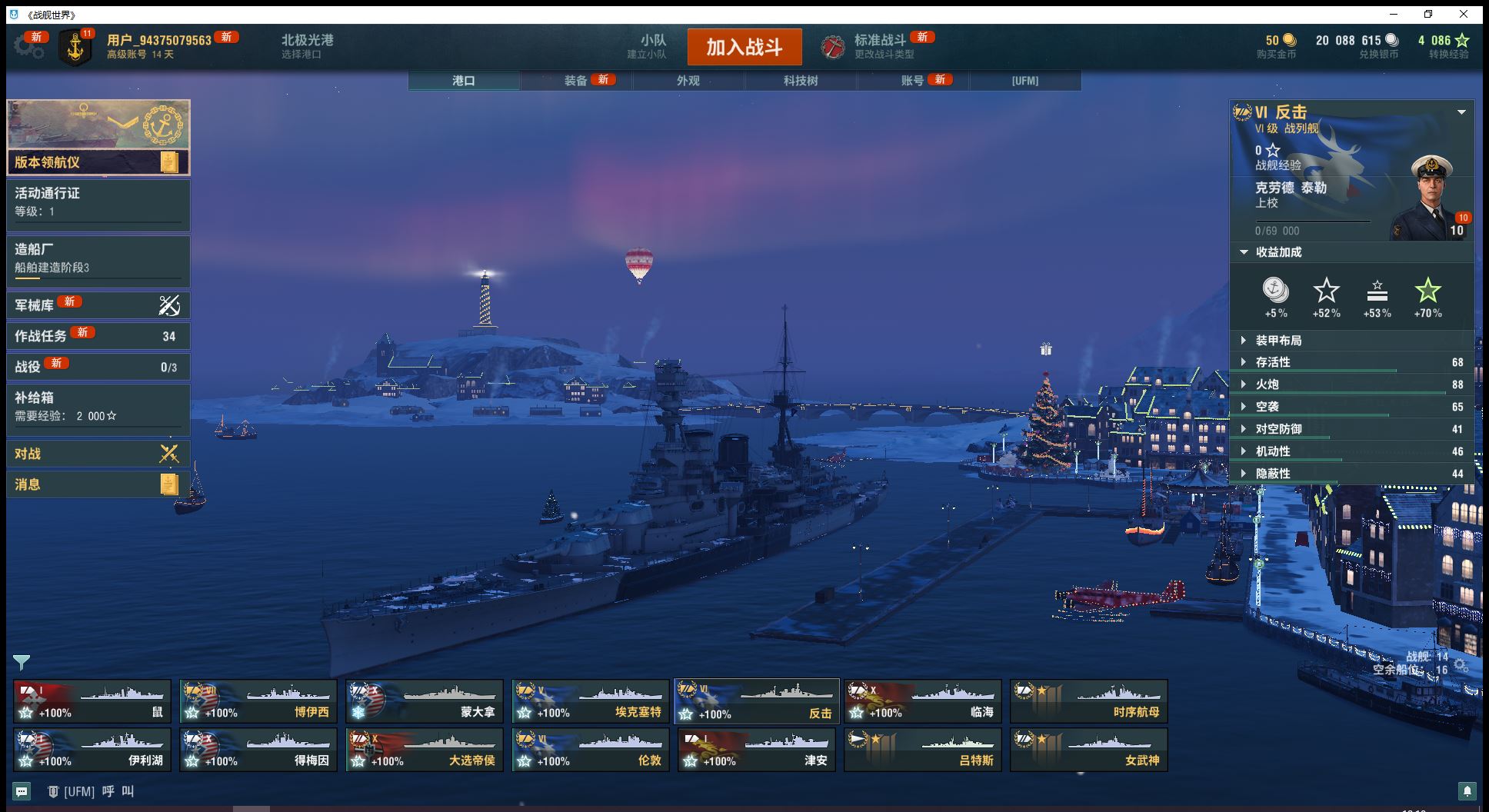Viewport: 1489px width, 812px height.
Task: Switch to the 装备 tab
Action: point(576,81)
